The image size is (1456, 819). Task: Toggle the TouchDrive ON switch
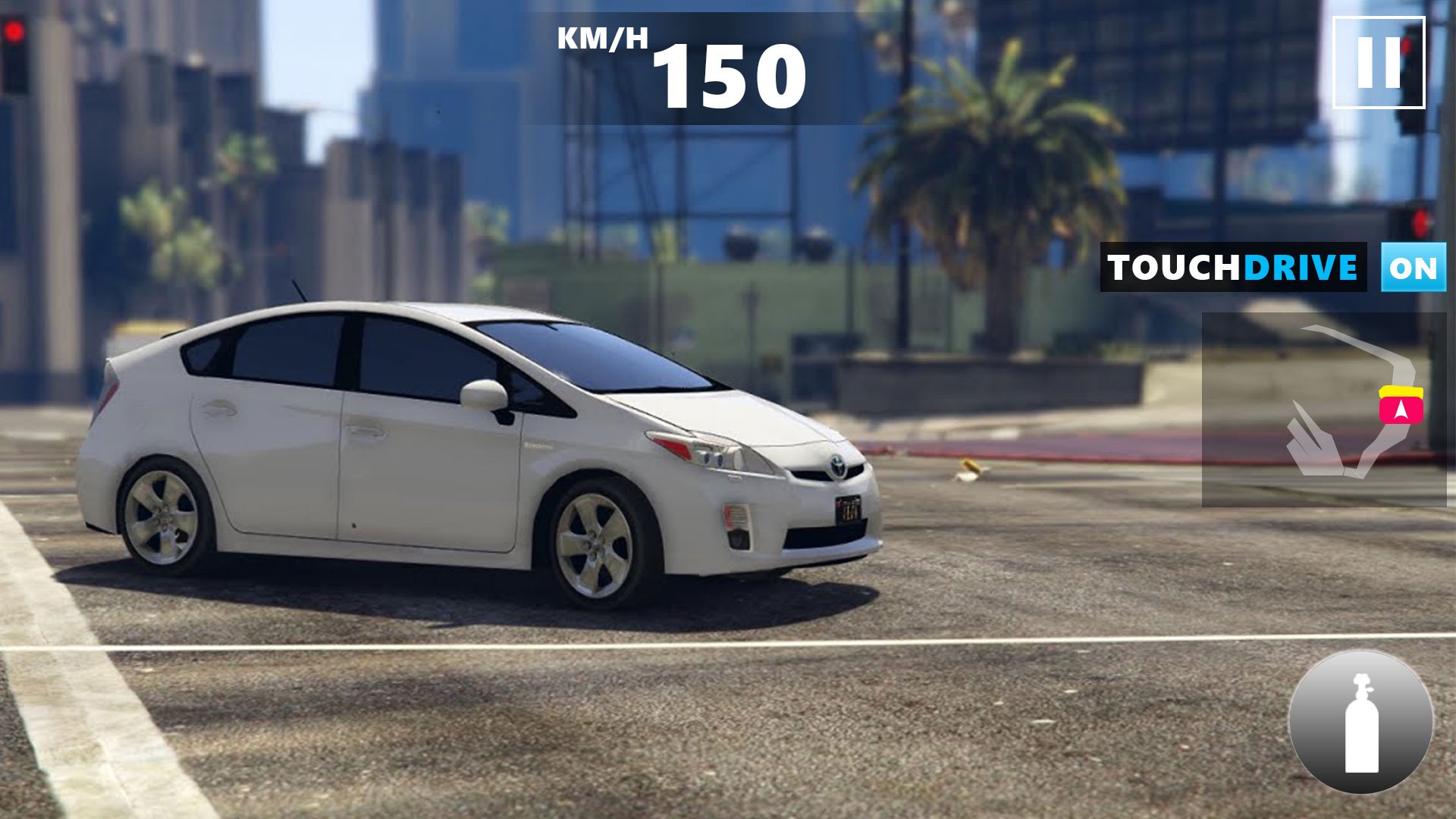click(x=1413, y=268)
